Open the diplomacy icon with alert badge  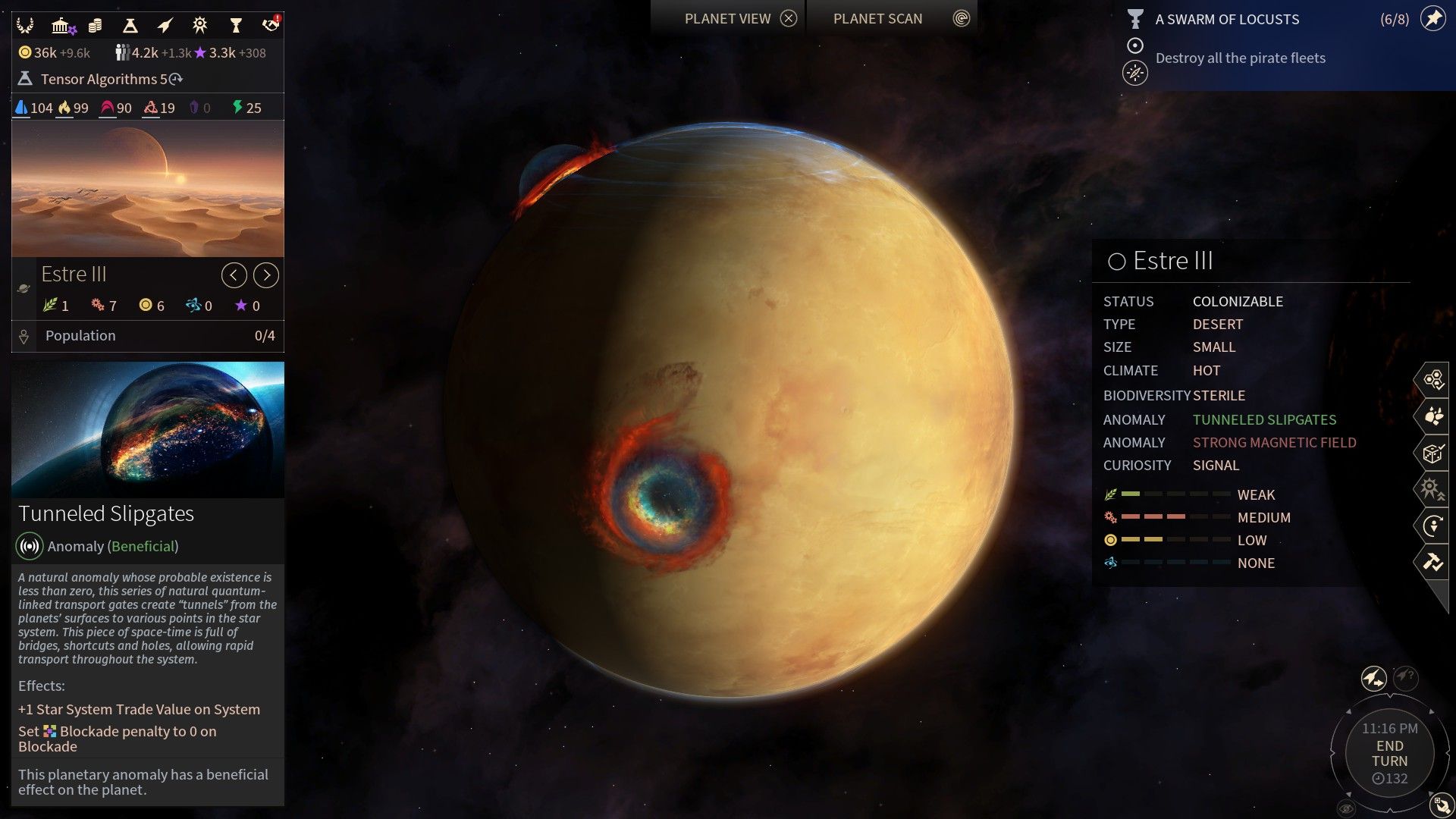click(x=271, y=24)
